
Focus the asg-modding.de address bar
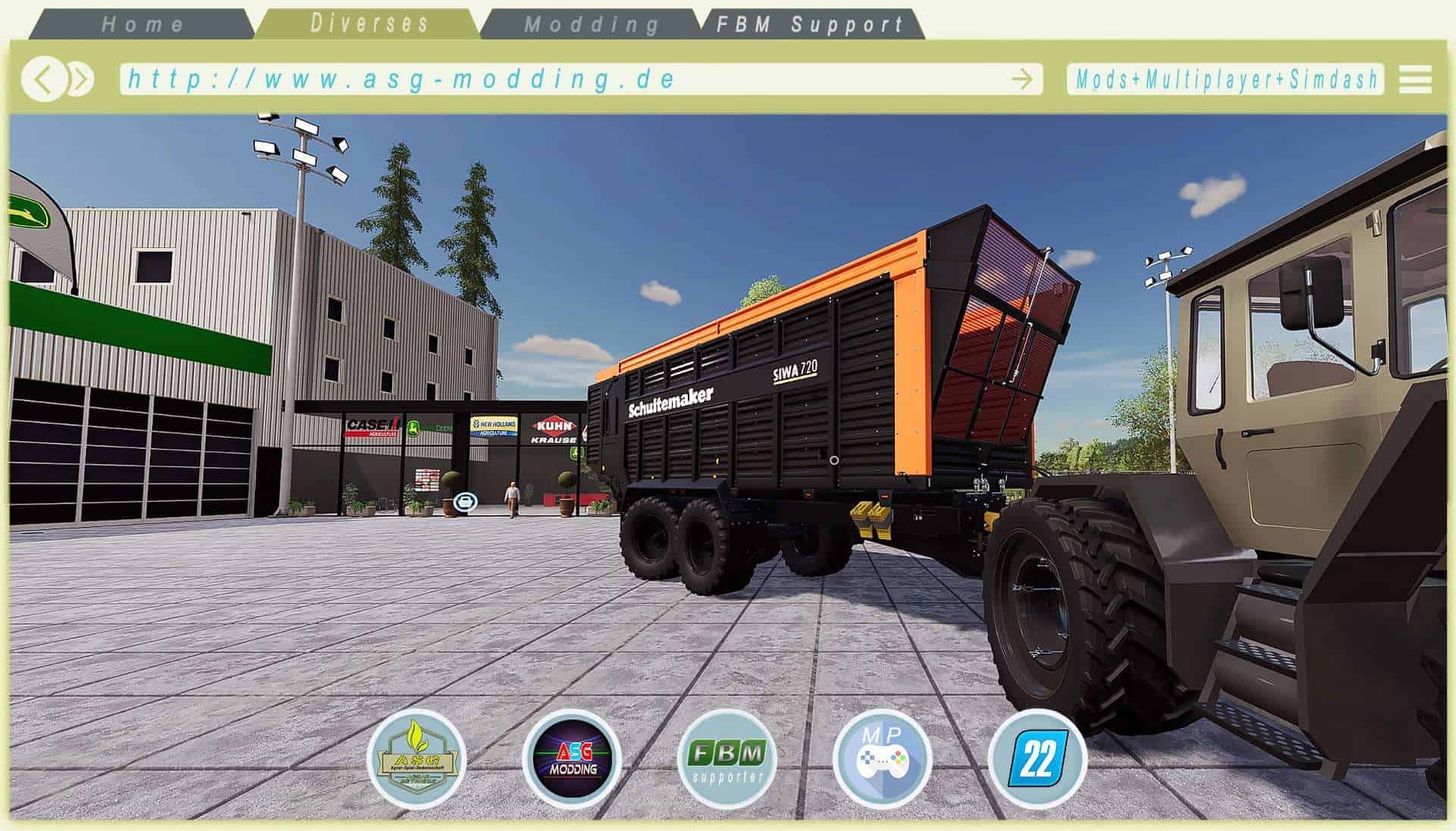(x=561, y=79)
